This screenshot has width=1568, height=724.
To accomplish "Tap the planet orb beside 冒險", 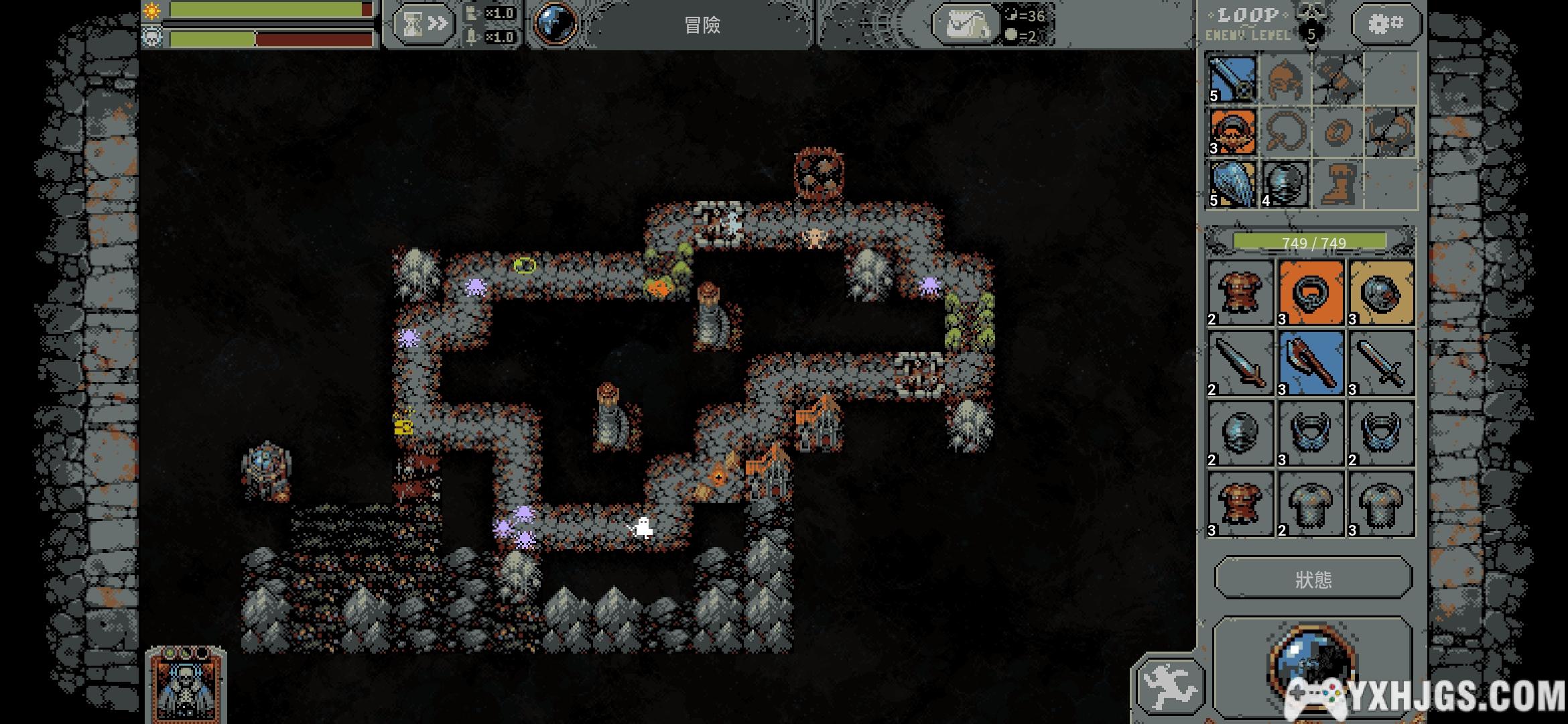I will pos(556,24).
